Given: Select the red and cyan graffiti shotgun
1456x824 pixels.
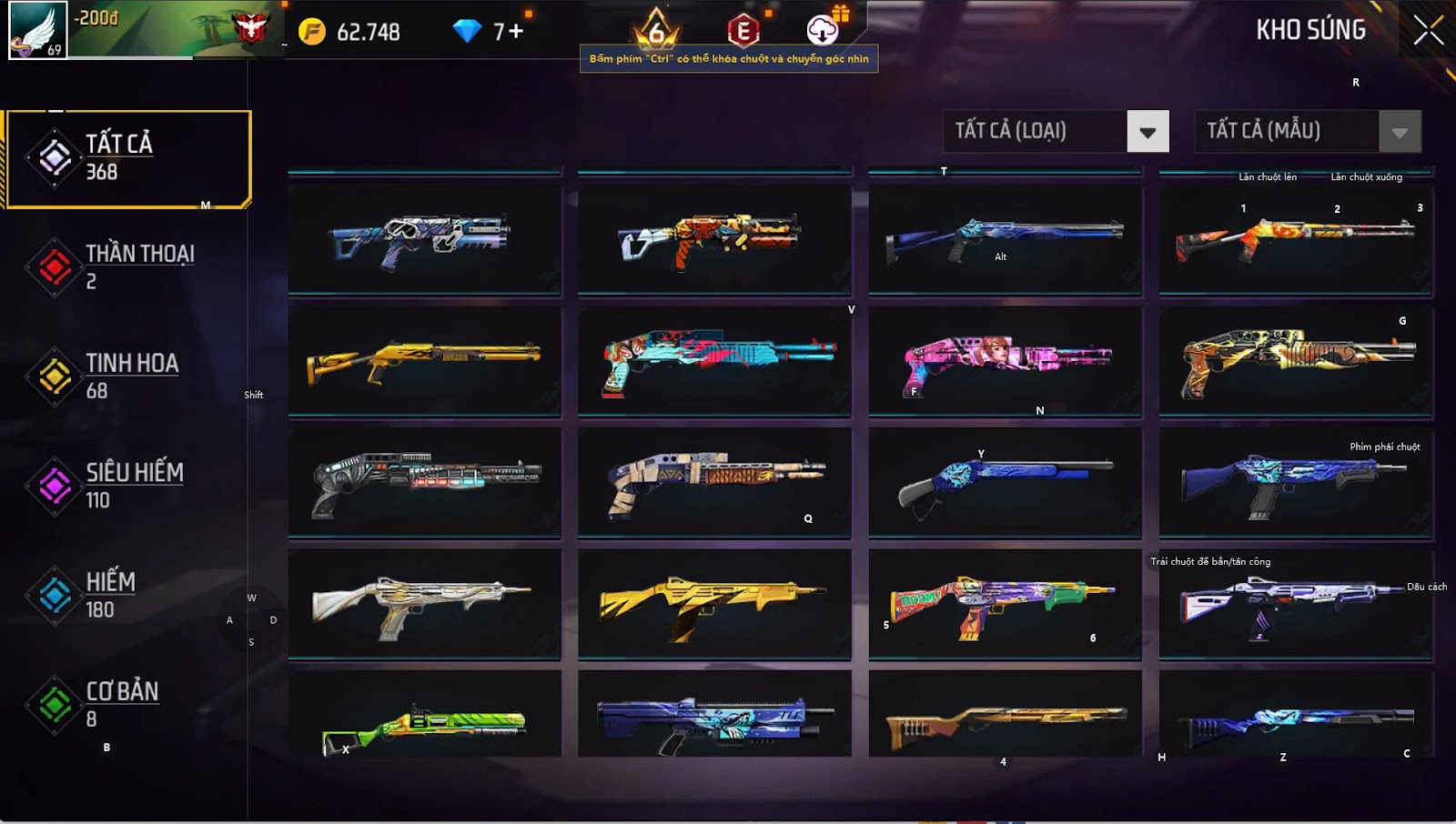Looking at the screenshot, I should click(x=714, y=361).
